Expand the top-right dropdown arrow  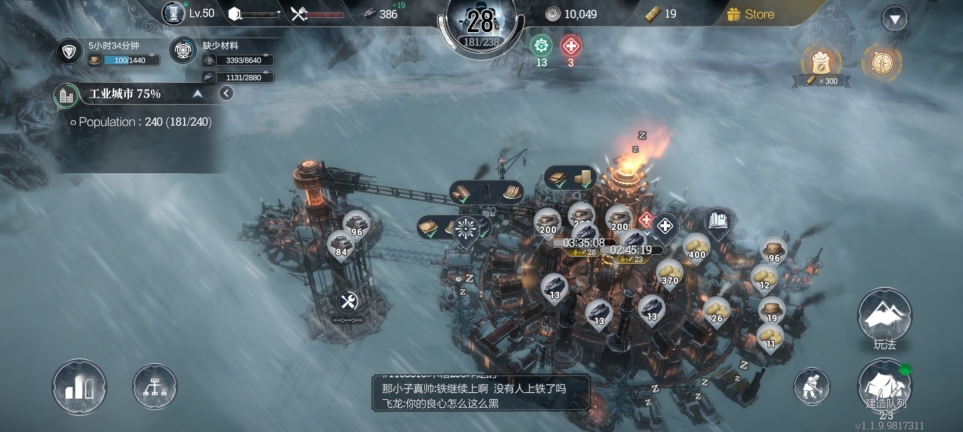[894, 18]
